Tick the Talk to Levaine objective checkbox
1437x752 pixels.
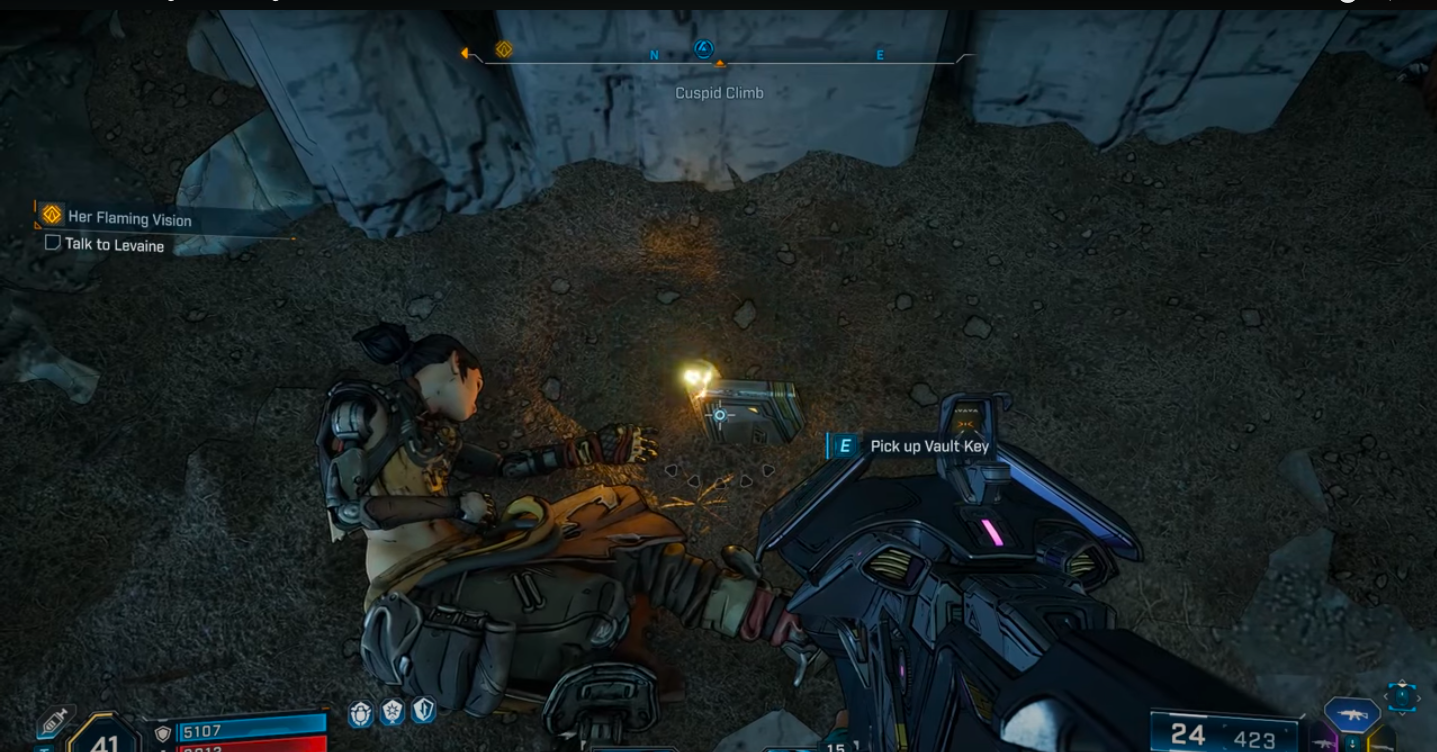click(x=53, y=243)
